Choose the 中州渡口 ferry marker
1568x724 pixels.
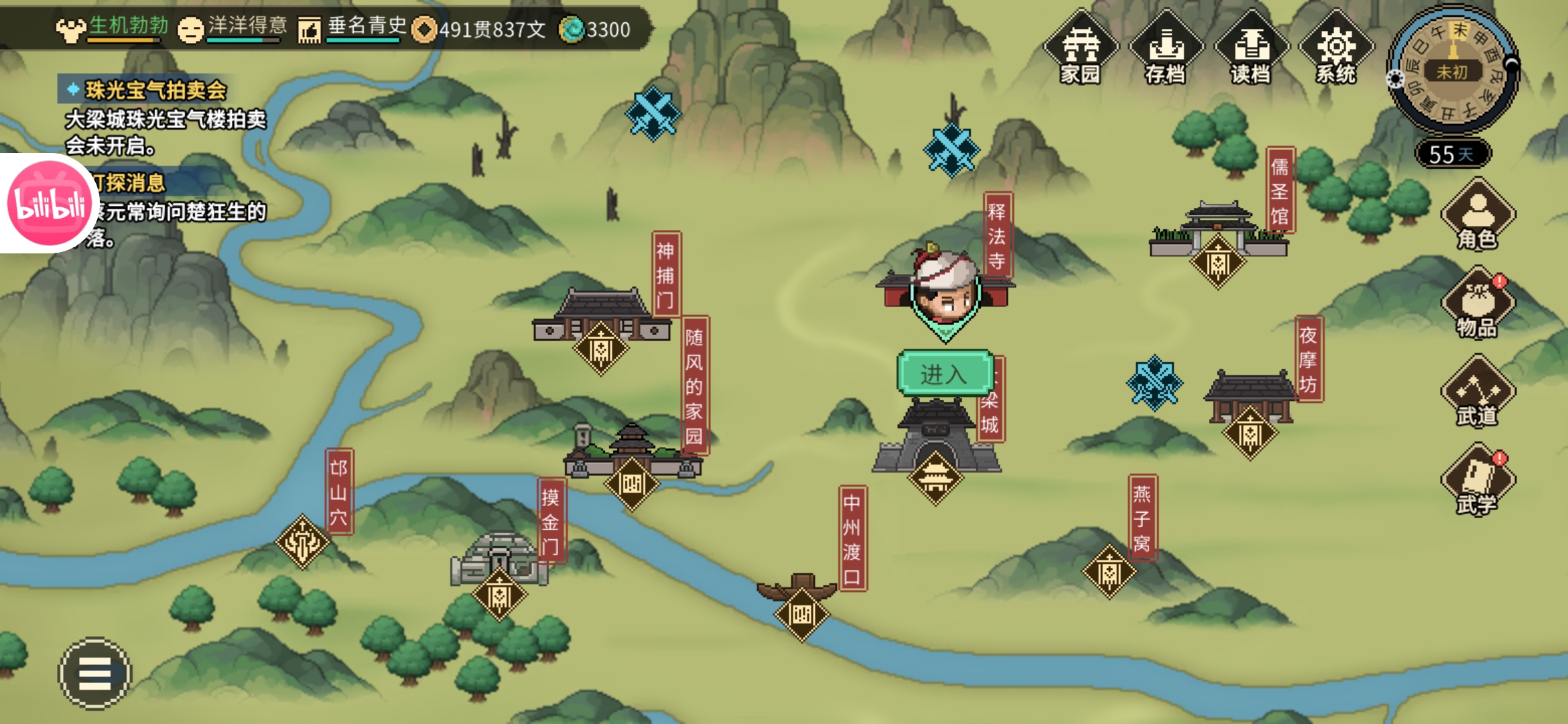[801, 613]
